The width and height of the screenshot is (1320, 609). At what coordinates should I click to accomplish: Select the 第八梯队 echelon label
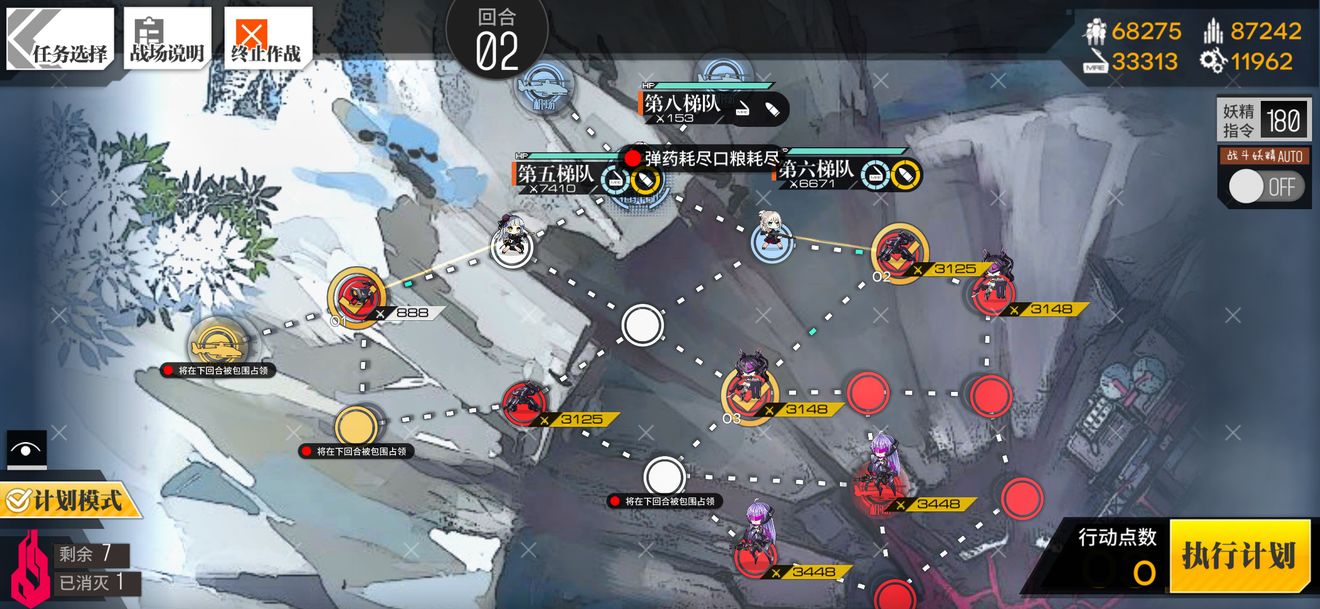click(x=683, y=106)
